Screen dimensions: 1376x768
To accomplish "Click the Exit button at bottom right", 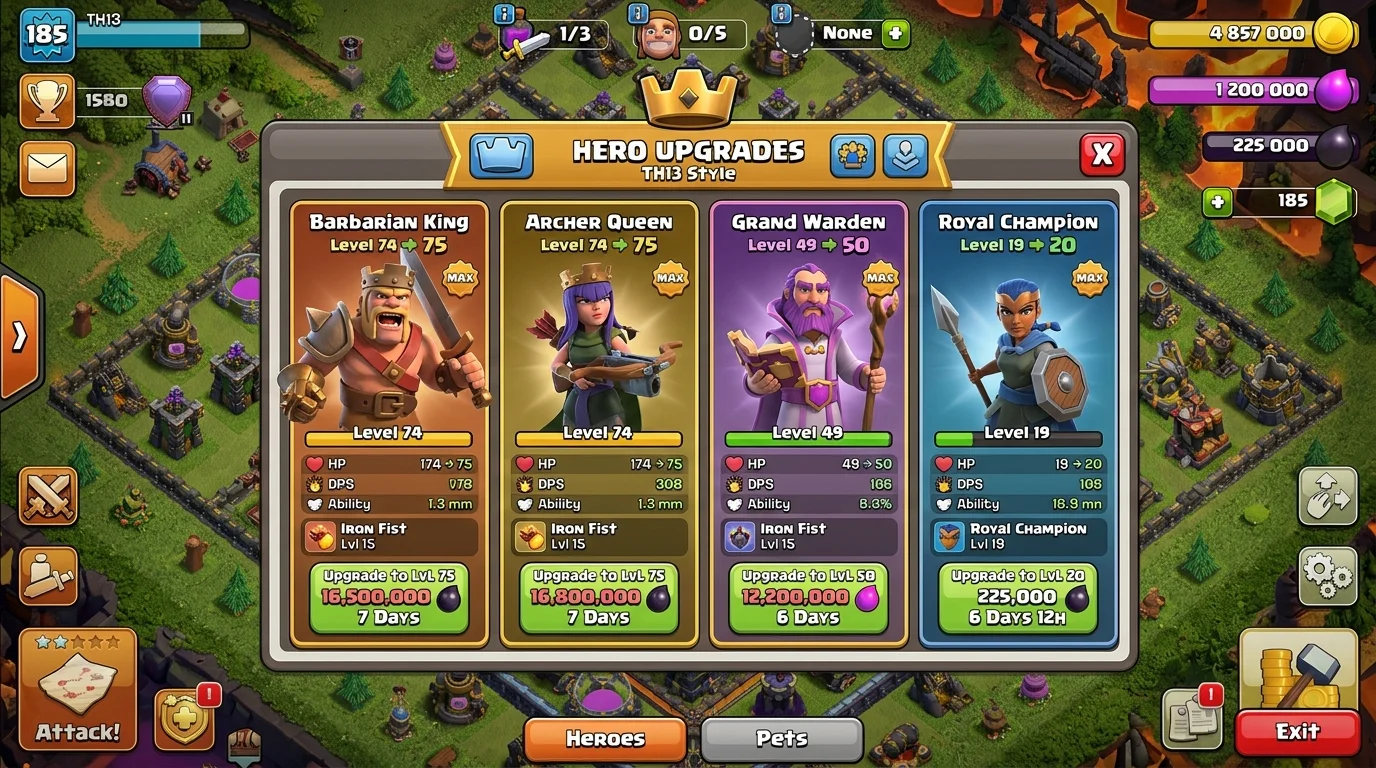I will coord(1297,731).
